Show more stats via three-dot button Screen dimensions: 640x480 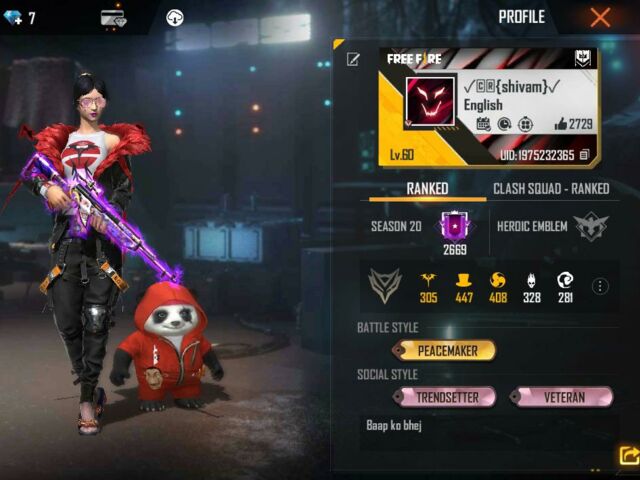tap(600, 286)
